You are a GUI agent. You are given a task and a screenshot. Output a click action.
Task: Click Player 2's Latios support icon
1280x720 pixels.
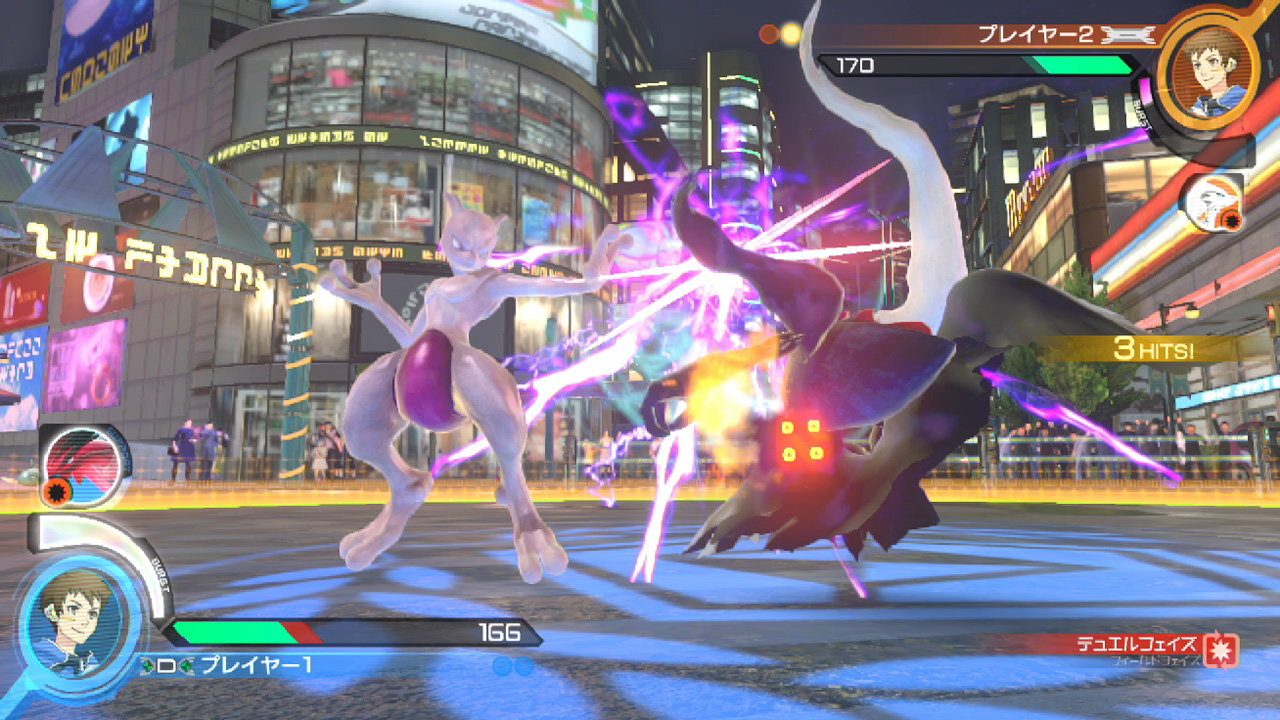pyautogui.click(x=1212, y=204)
